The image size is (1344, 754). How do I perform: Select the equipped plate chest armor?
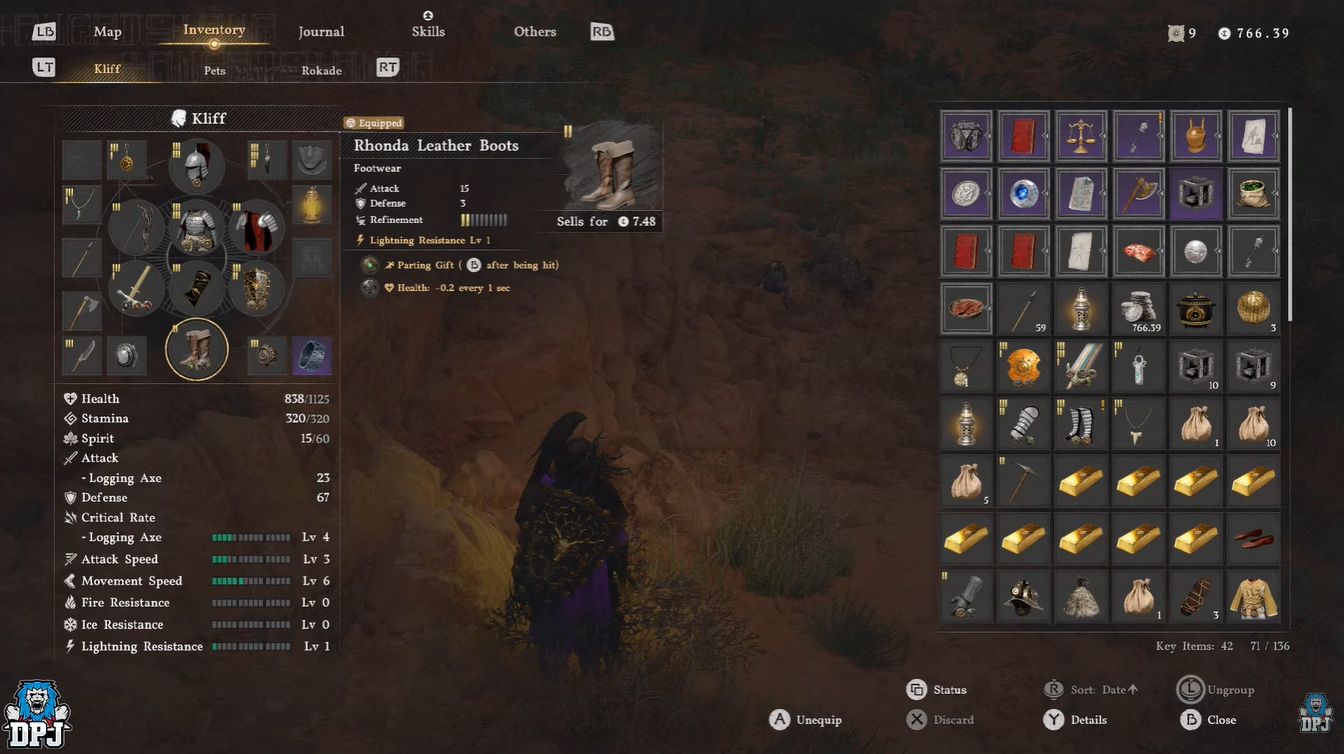point(197,229)
